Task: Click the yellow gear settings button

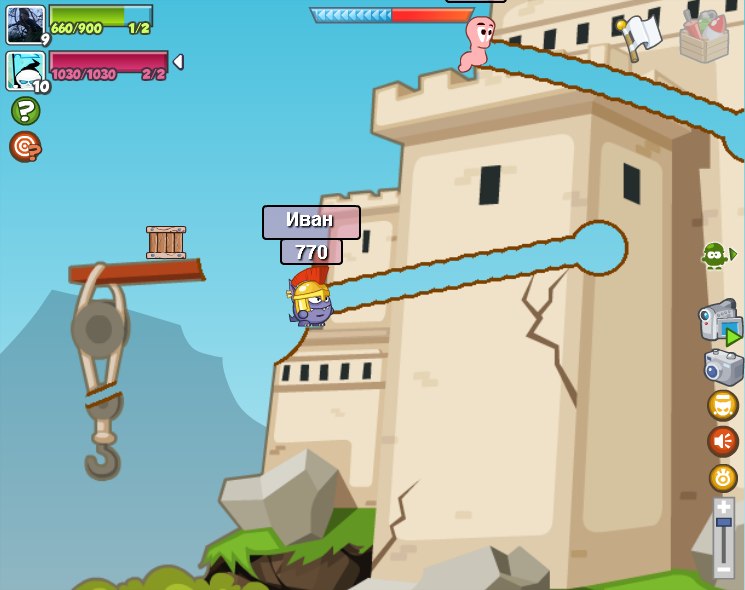Action: (x=722, y=477)
